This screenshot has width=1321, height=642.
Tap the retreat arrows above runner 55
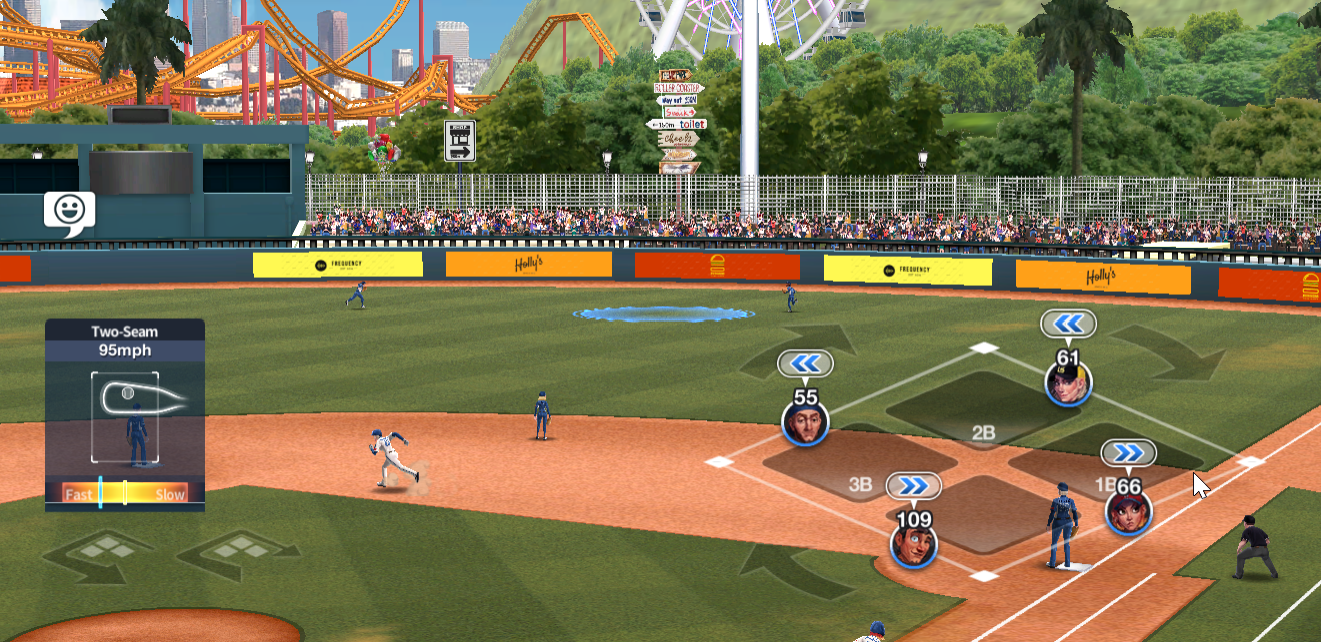coord(806,363)
